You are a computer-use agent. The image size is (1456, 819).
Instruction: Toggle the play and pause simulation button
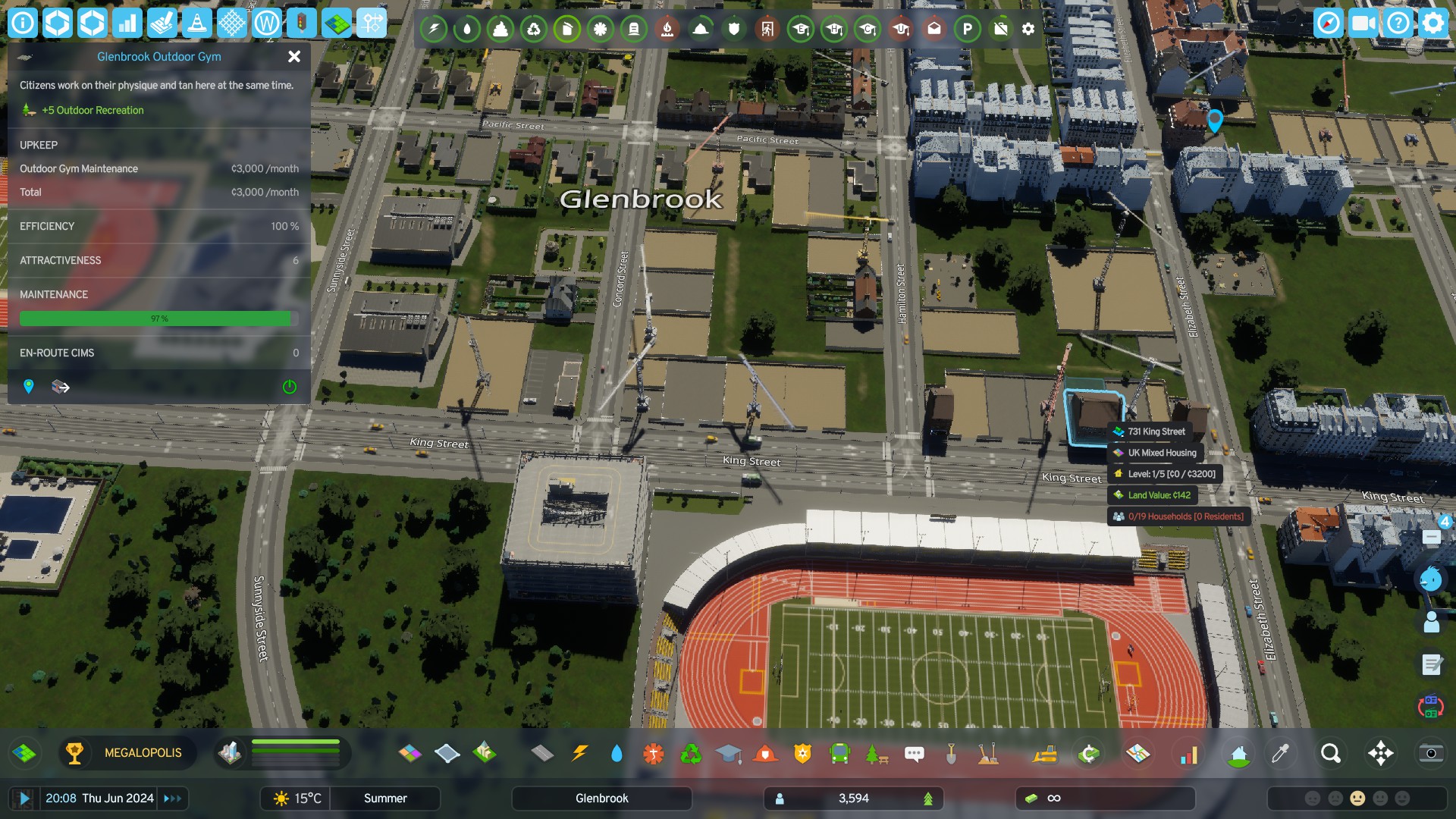coord(24,799)
